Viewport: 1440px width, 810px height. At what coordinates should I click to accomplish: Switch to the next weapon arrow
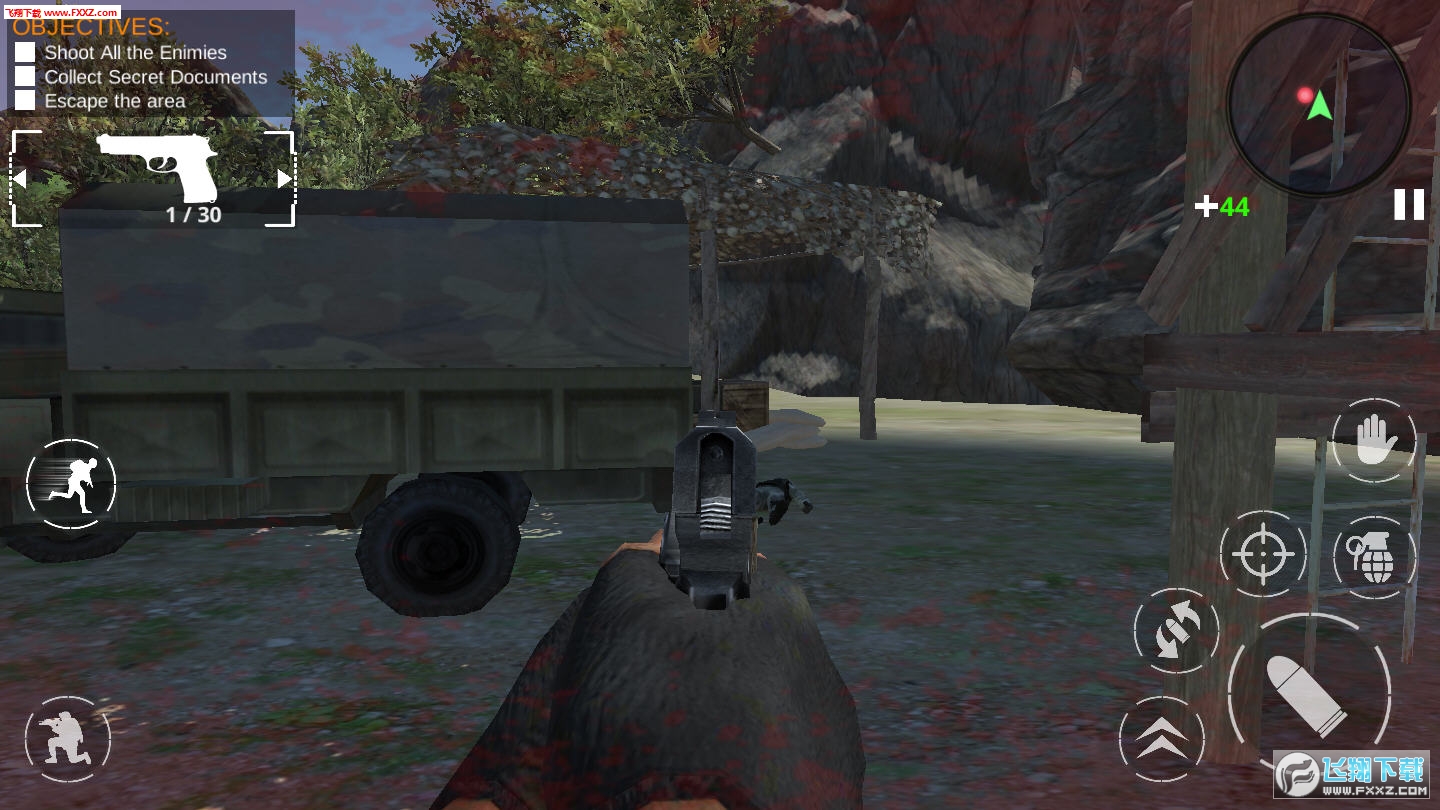point(284,179)
